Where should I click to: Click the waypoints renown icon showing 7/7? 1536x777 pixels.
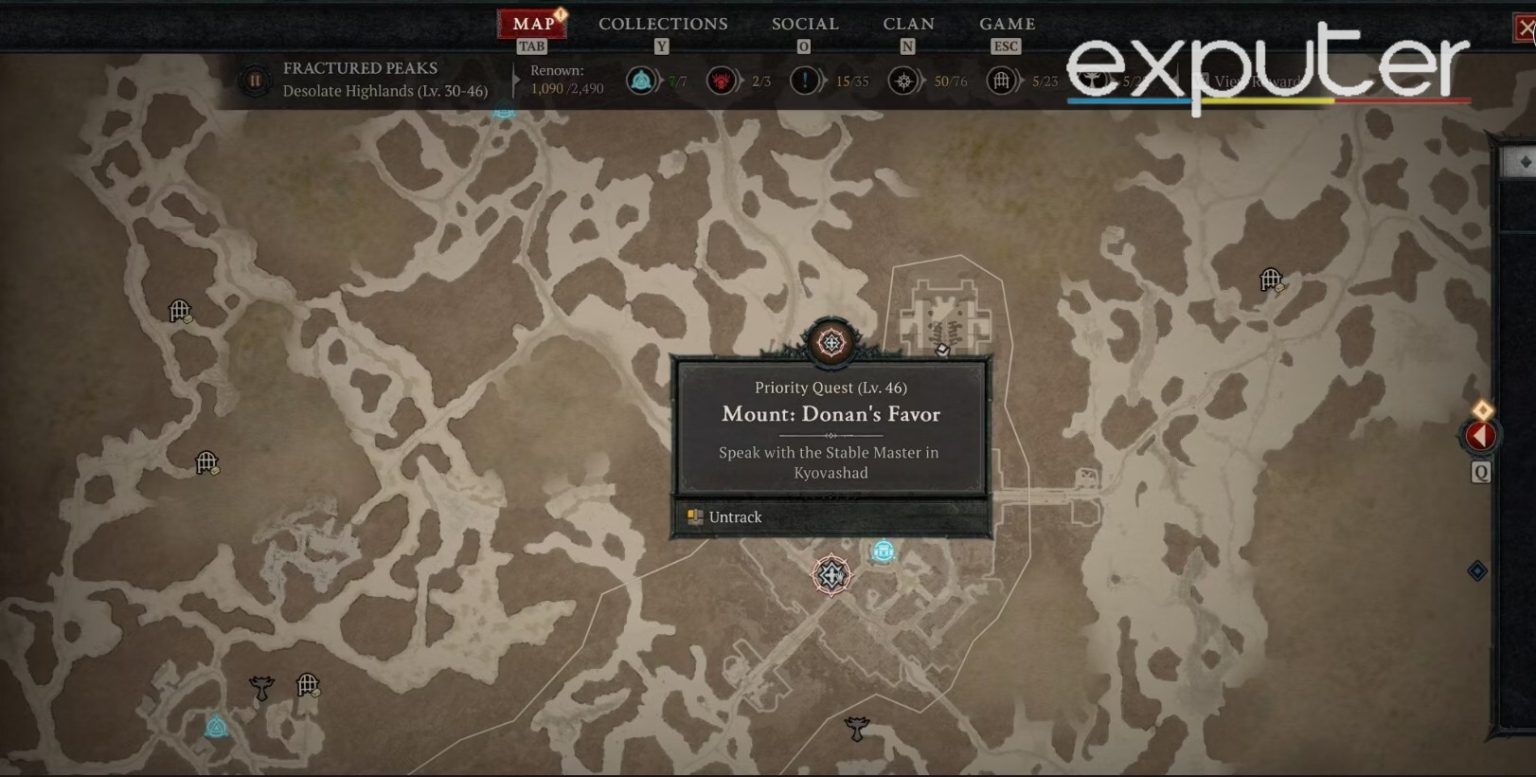point(641,82)
